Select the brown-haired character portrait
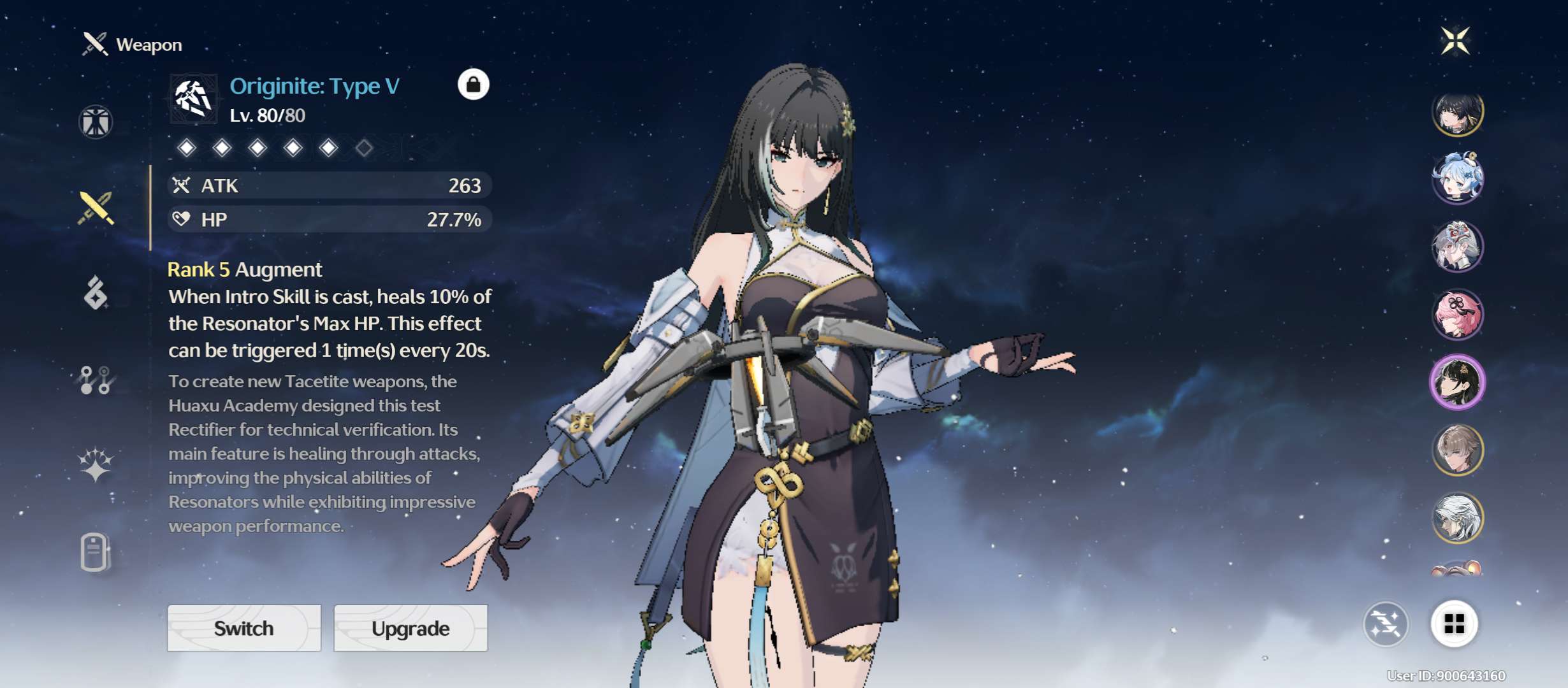 pyautogui.click(x=1457, y=450)
